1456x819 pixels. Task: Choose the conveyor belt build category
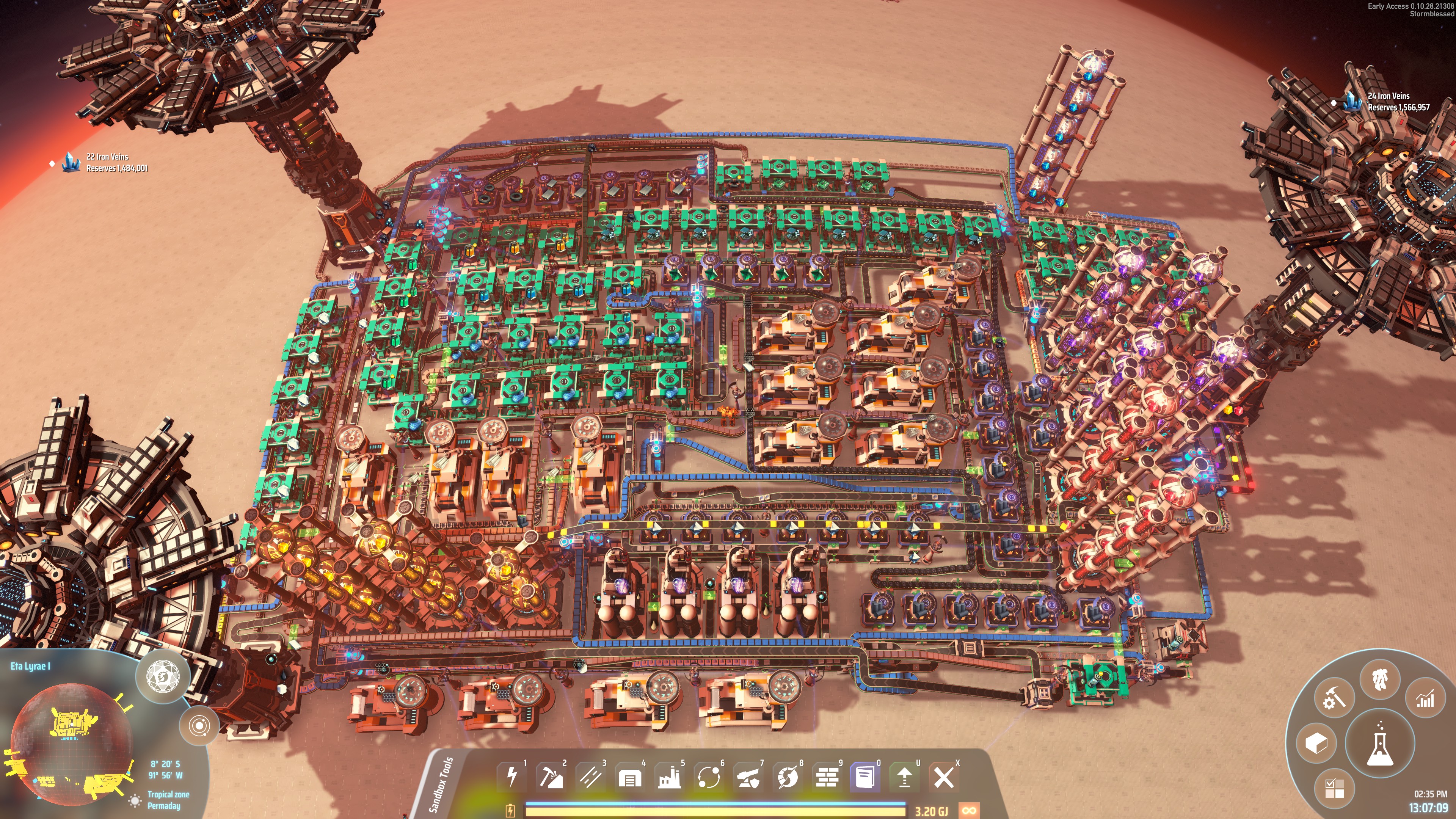591,777
